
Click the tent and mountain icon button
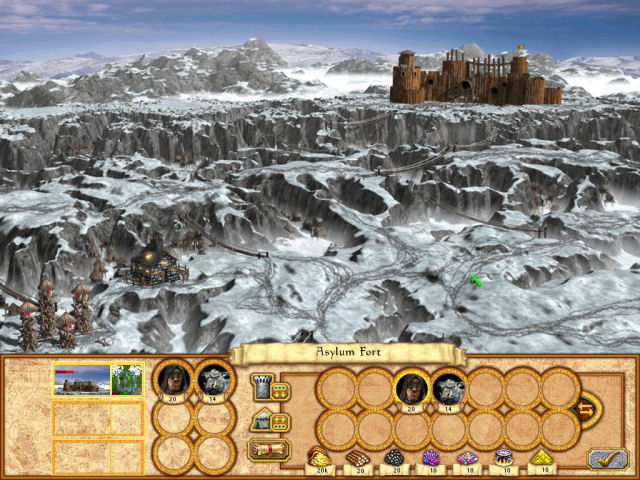click(261, 421)
